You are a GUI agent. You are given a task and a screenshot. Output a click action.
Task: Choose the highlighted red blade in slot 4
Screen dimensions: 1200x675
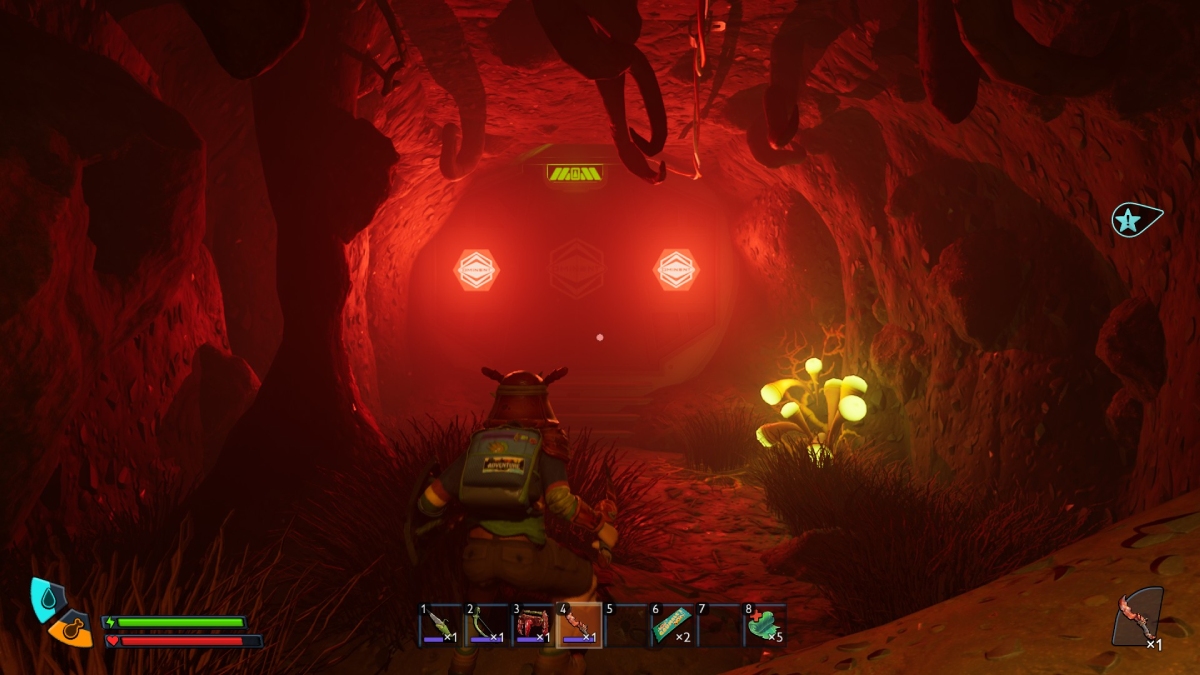point(579,625)
